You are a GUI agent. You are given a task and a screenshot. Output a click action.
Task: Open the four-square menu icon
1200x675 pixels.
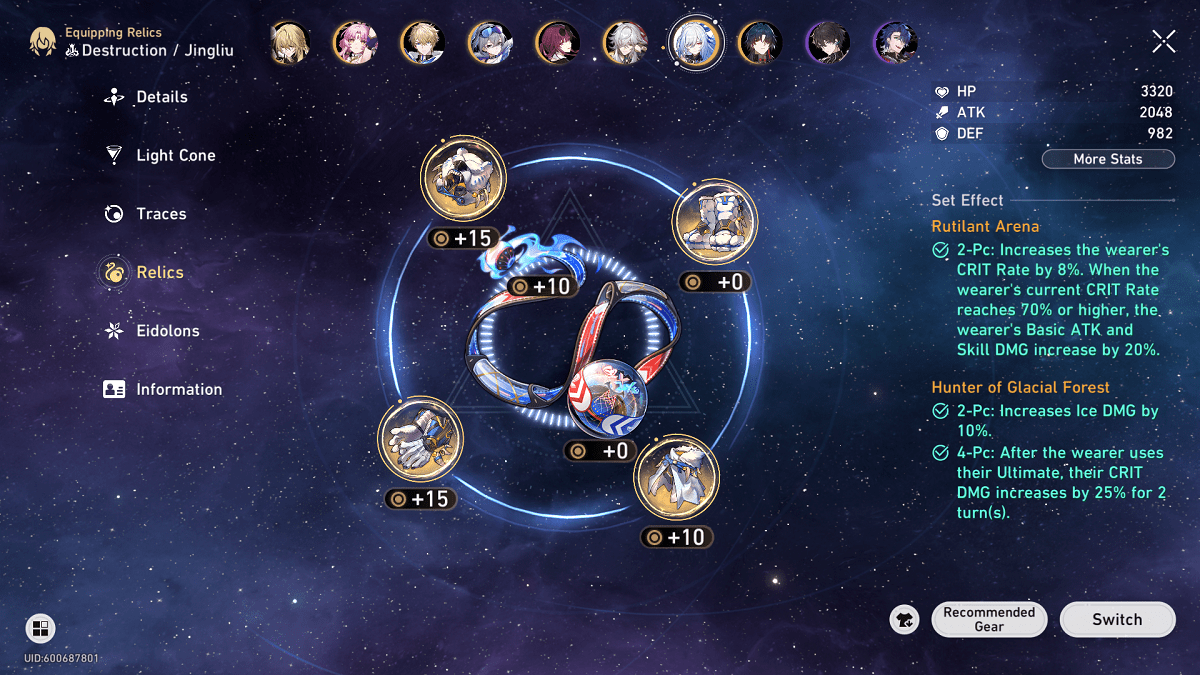[40, 628]
